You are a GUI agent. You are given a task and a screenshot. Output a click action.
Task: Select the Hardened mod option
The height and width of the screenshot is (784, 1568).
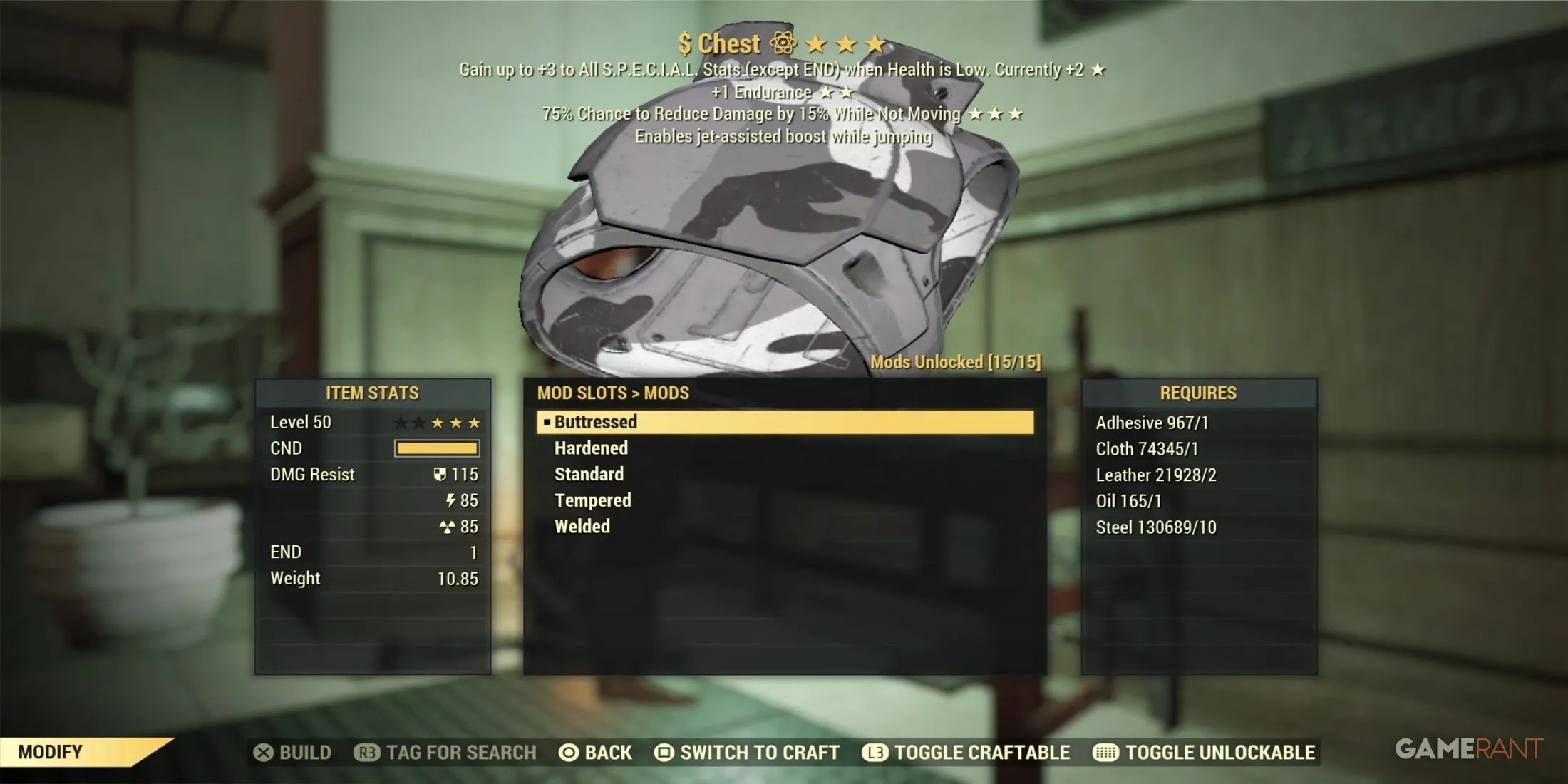tap(590, 448)
